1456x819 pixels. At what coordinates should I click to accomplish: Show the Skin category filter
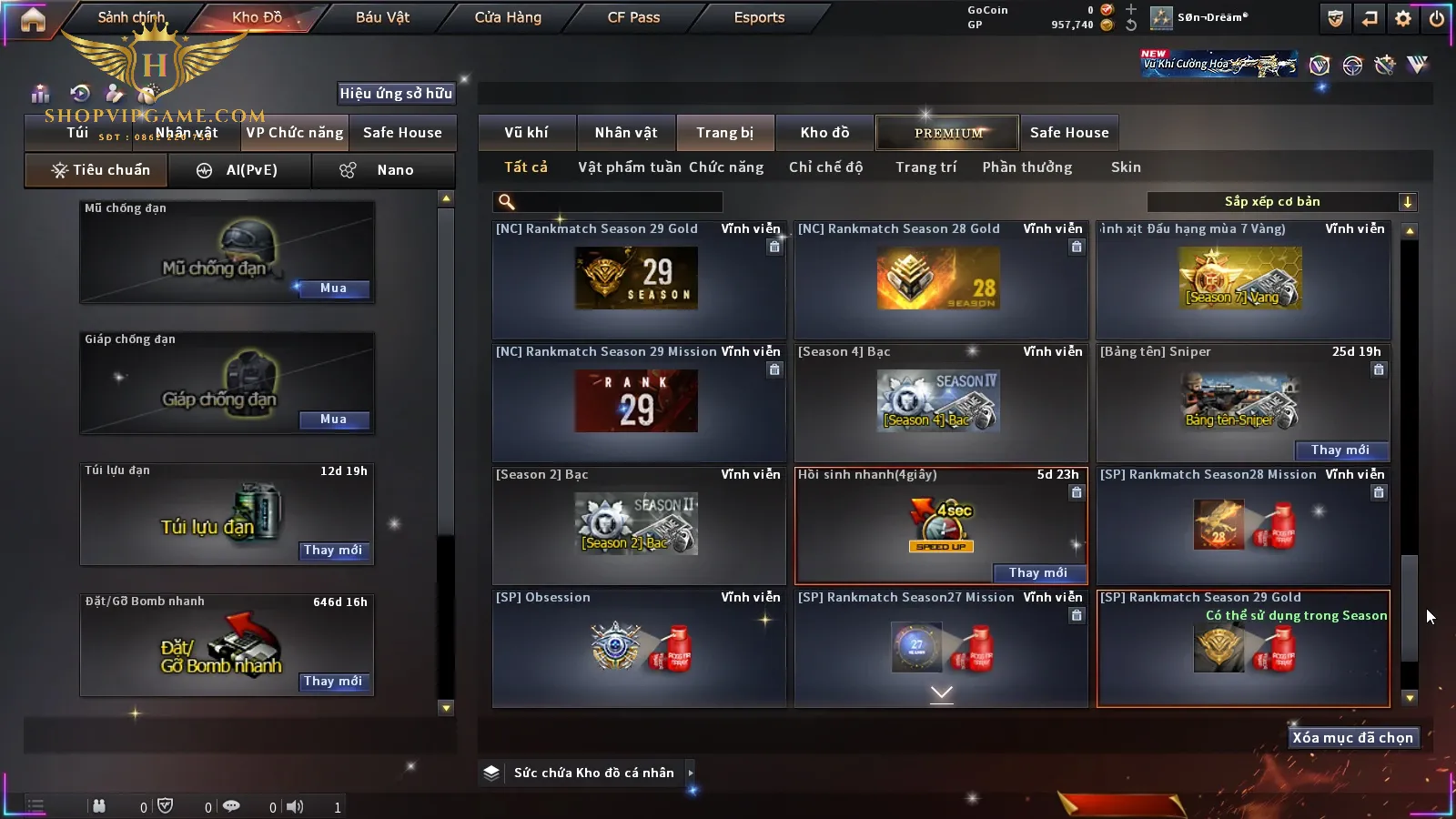tap(1126, 167)
